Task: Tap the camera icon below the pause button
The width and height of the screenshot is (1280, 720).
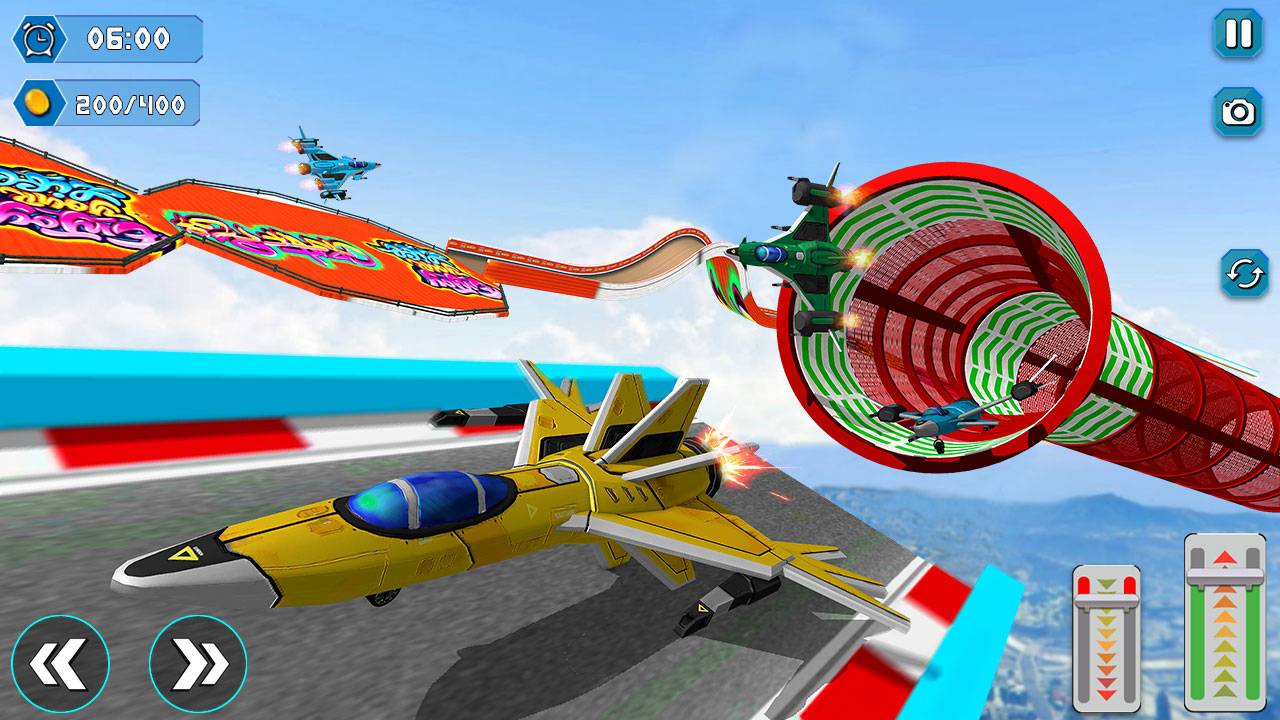Action: tap(1237, 113)
